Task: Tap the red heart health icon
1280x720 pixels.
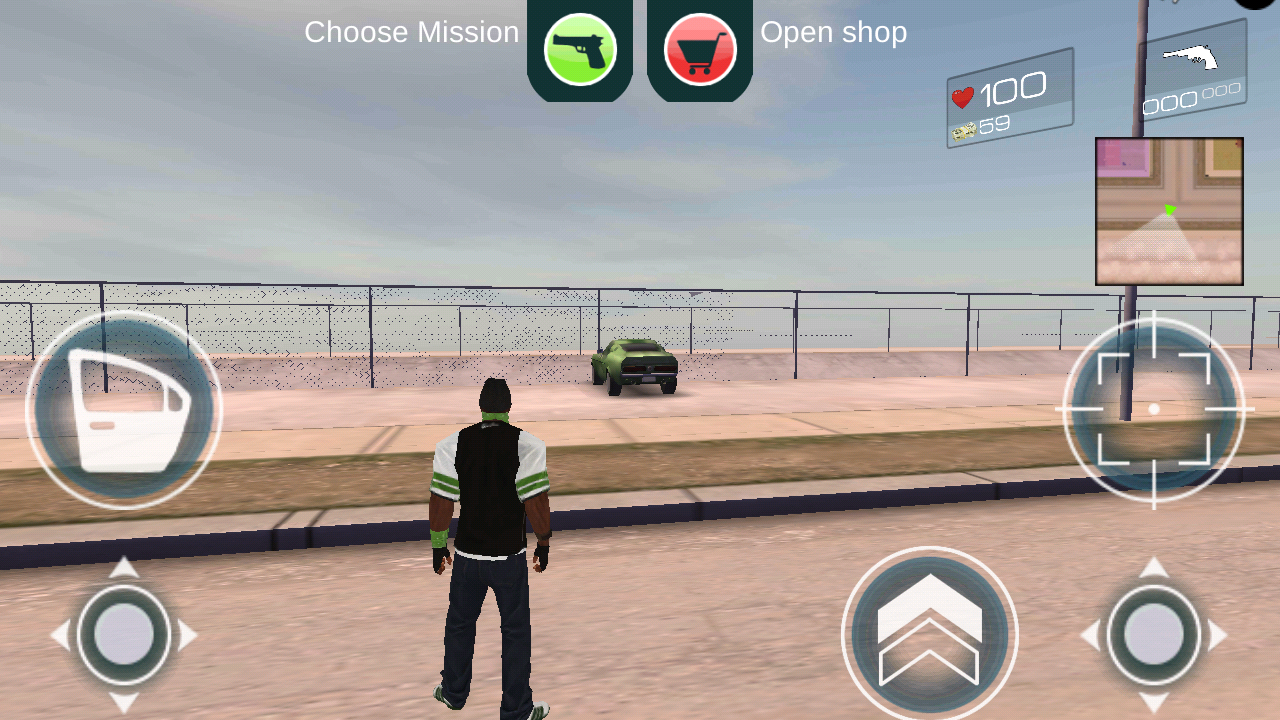Action: [x=963, y=95]
